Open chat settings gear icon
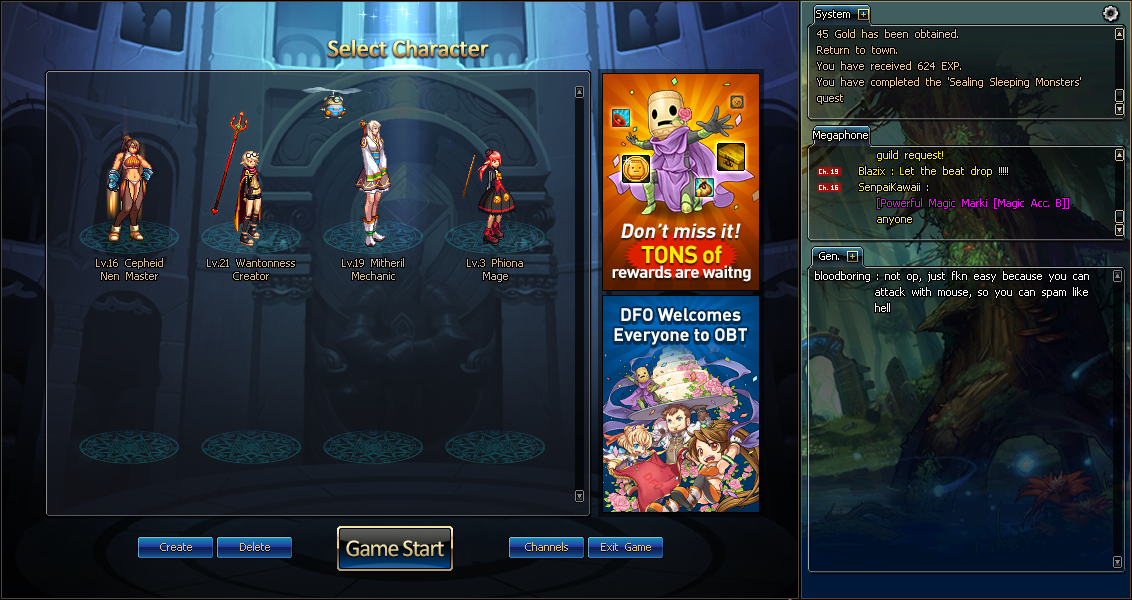Image resolution: width=1132 pixels, height=600 pixels. [x=1110, y=13]
